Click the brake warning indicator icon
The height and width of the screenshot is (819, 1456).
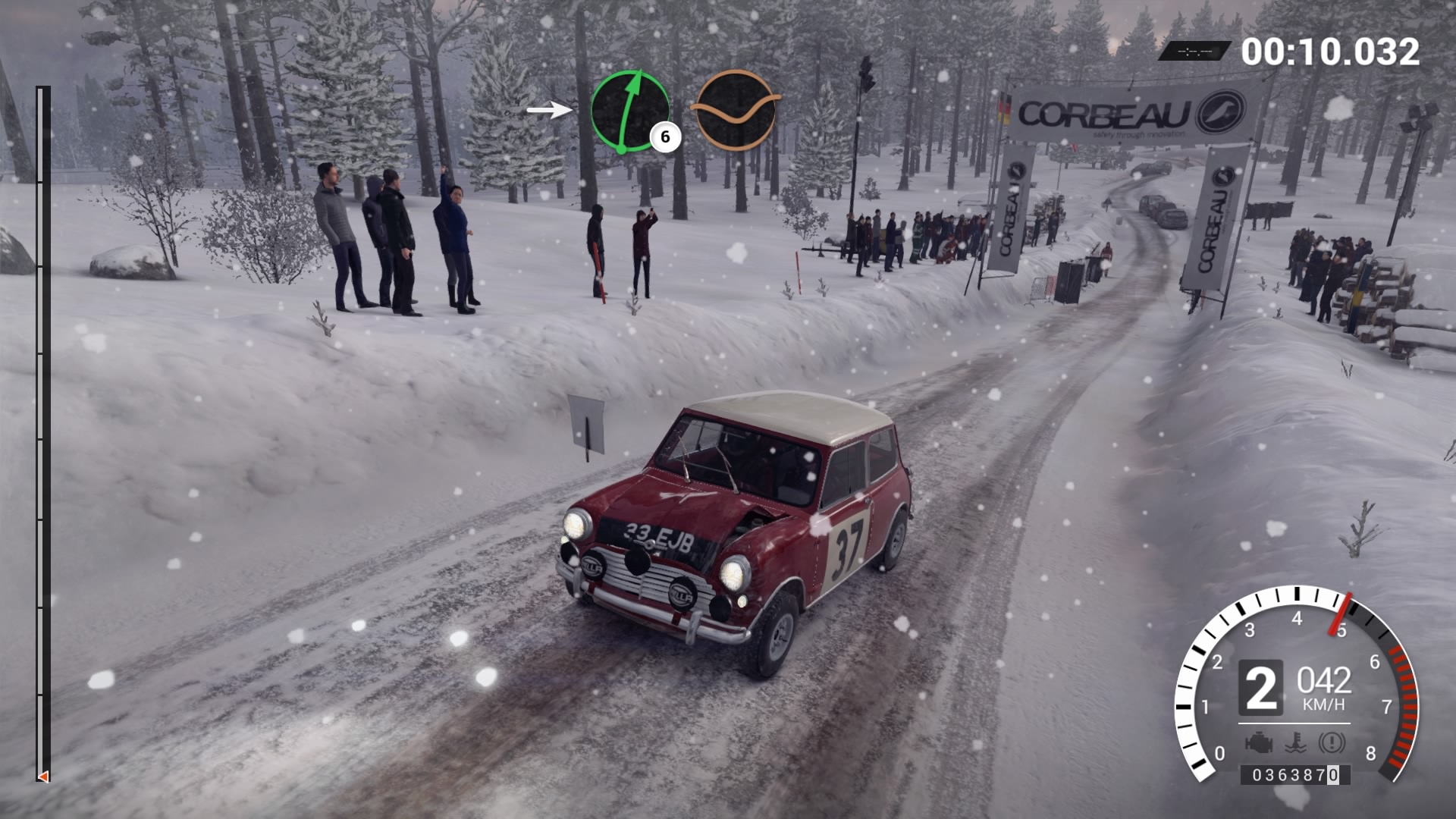pyautogui.click(x=1332, y=742)
